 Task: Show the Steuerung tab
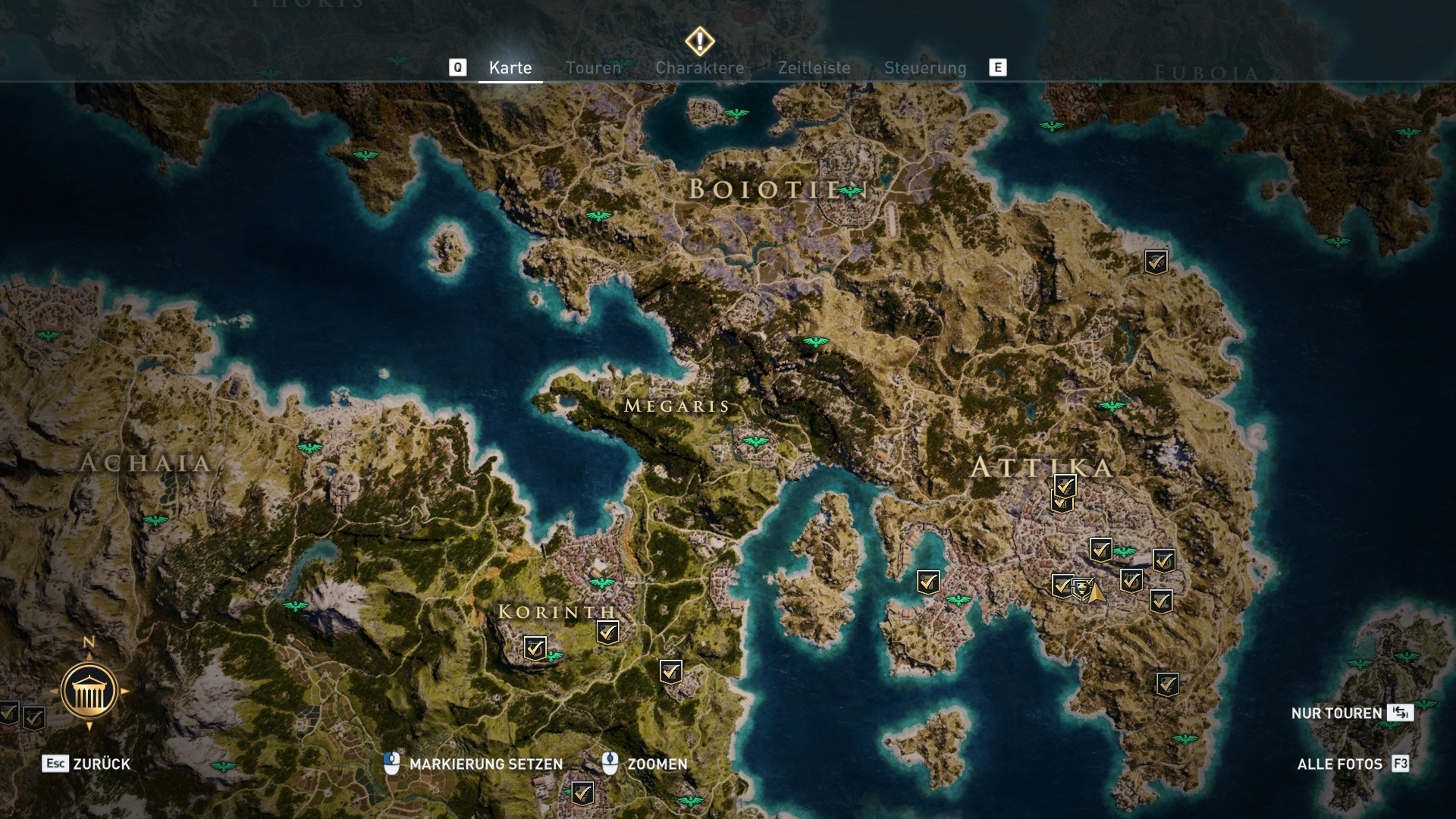925,68
